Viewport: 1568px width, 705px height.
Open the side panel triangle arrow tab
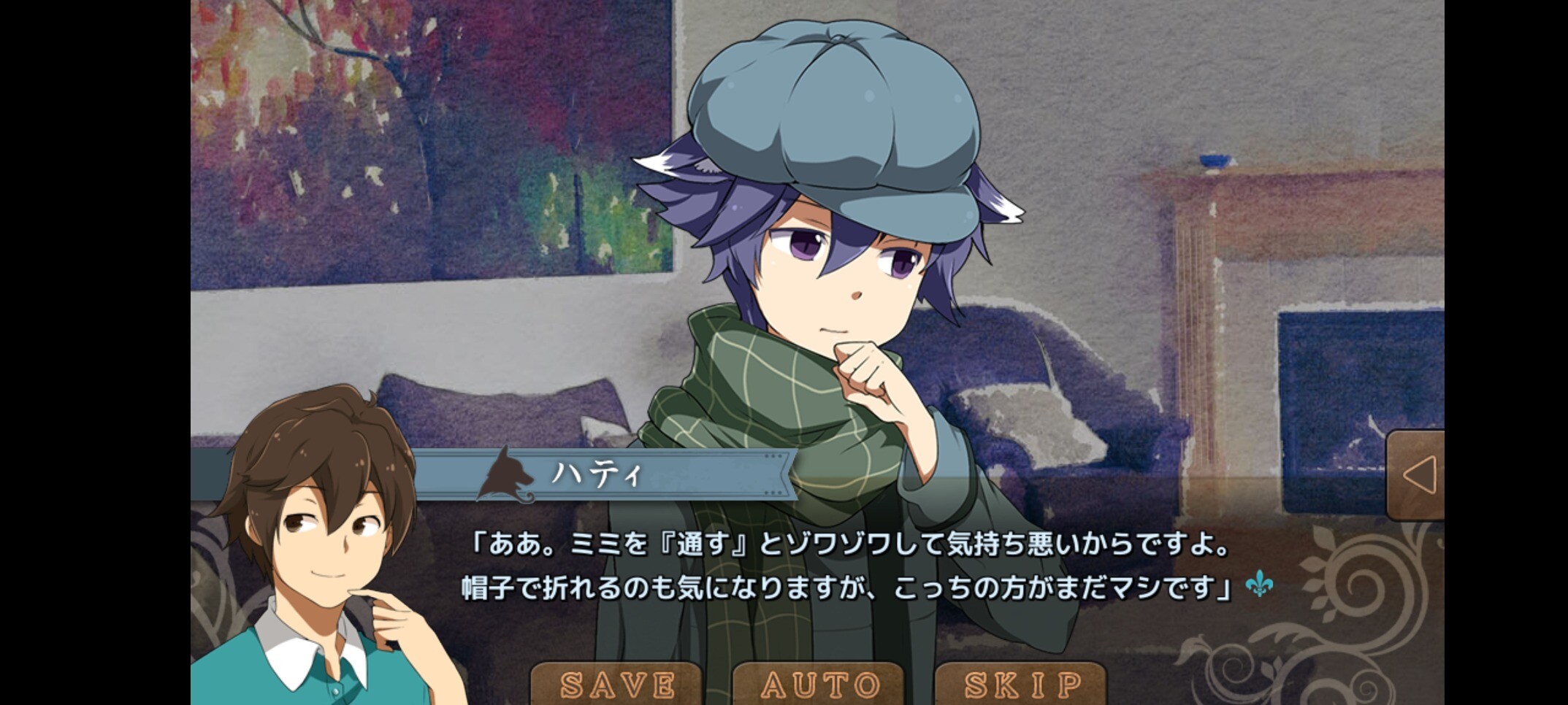1417,476
